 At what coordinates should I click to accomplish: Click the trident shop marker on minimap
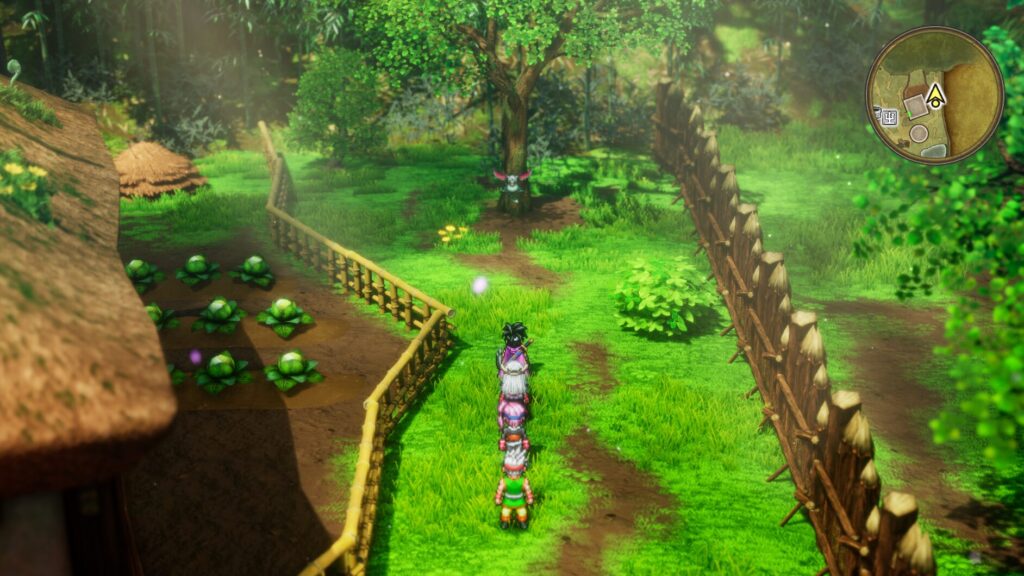click(889, 117)
